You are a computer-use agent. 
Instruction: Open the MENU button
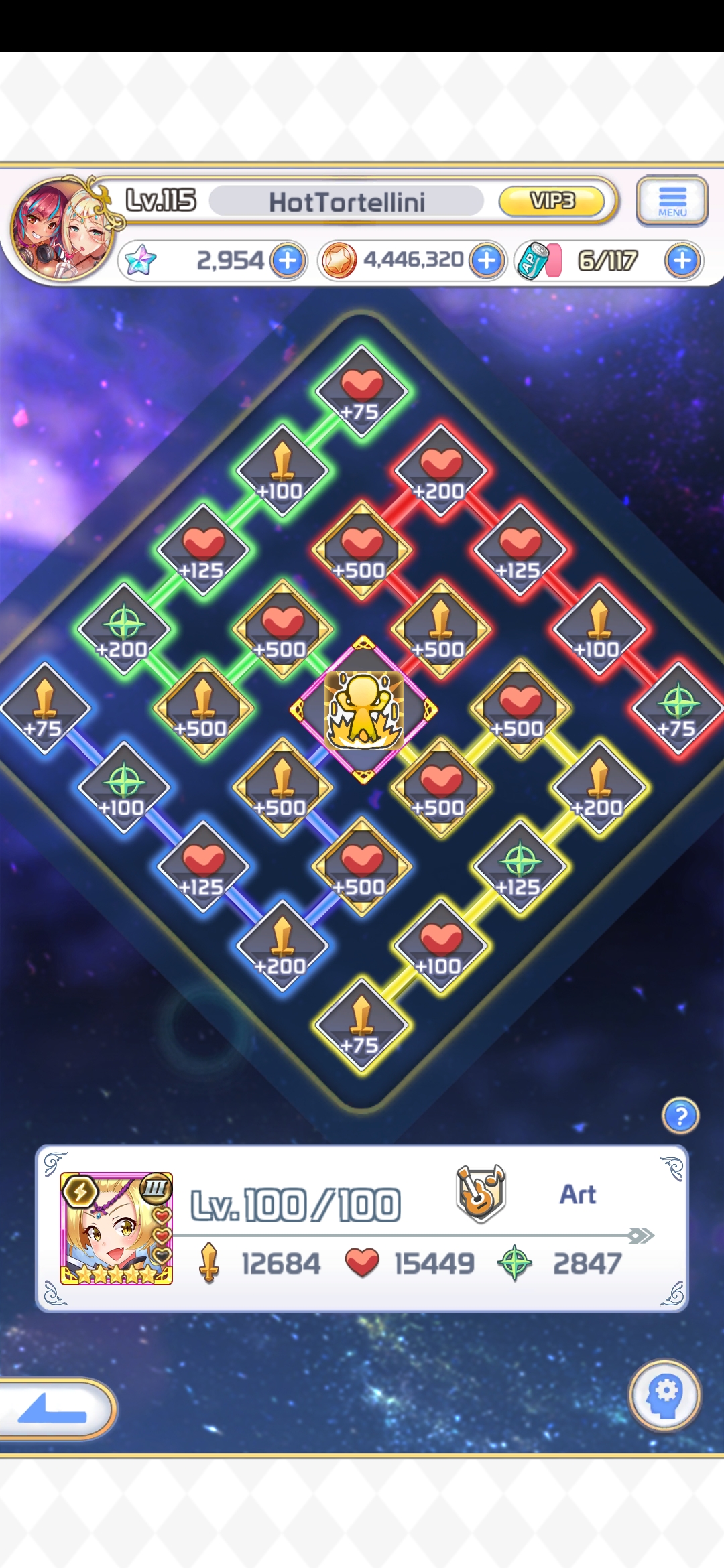point(672,200)
